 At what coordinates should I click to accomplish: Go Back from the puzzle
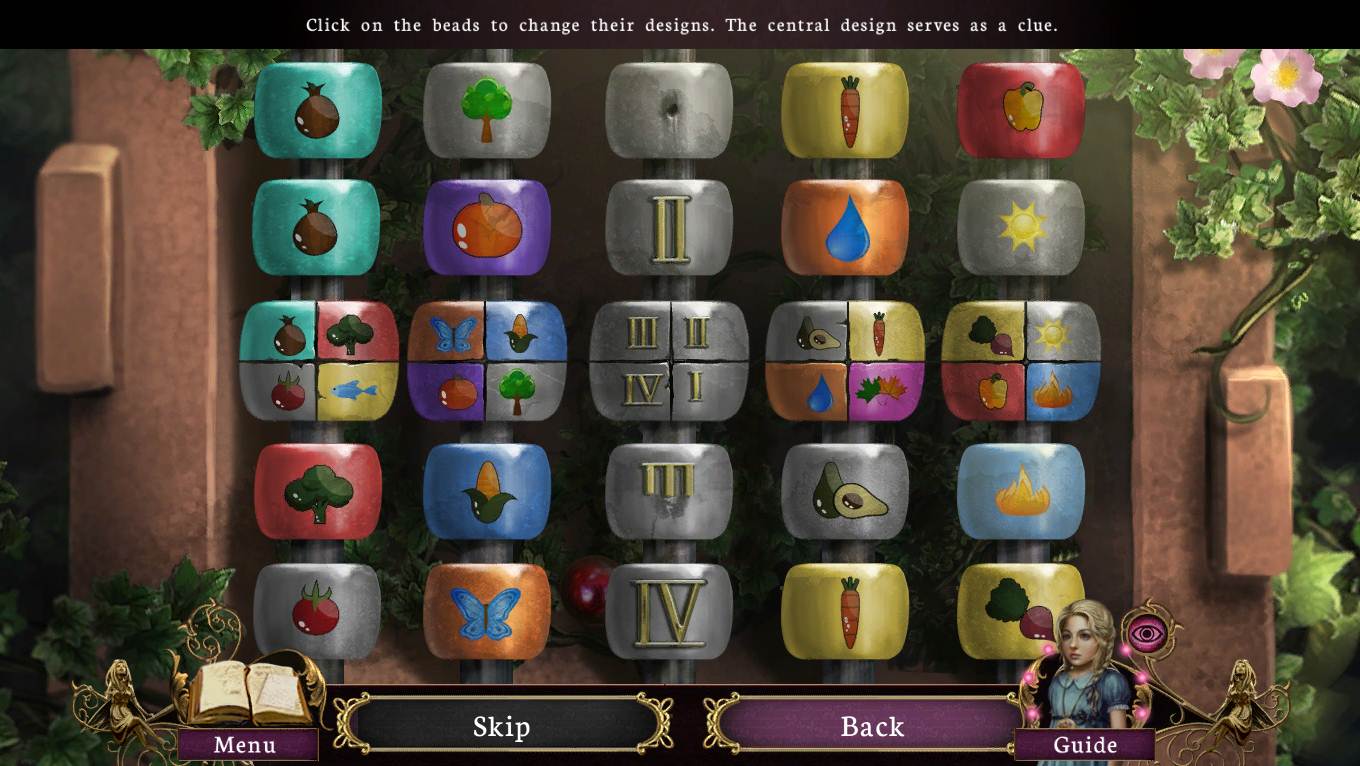coord(871,726)
